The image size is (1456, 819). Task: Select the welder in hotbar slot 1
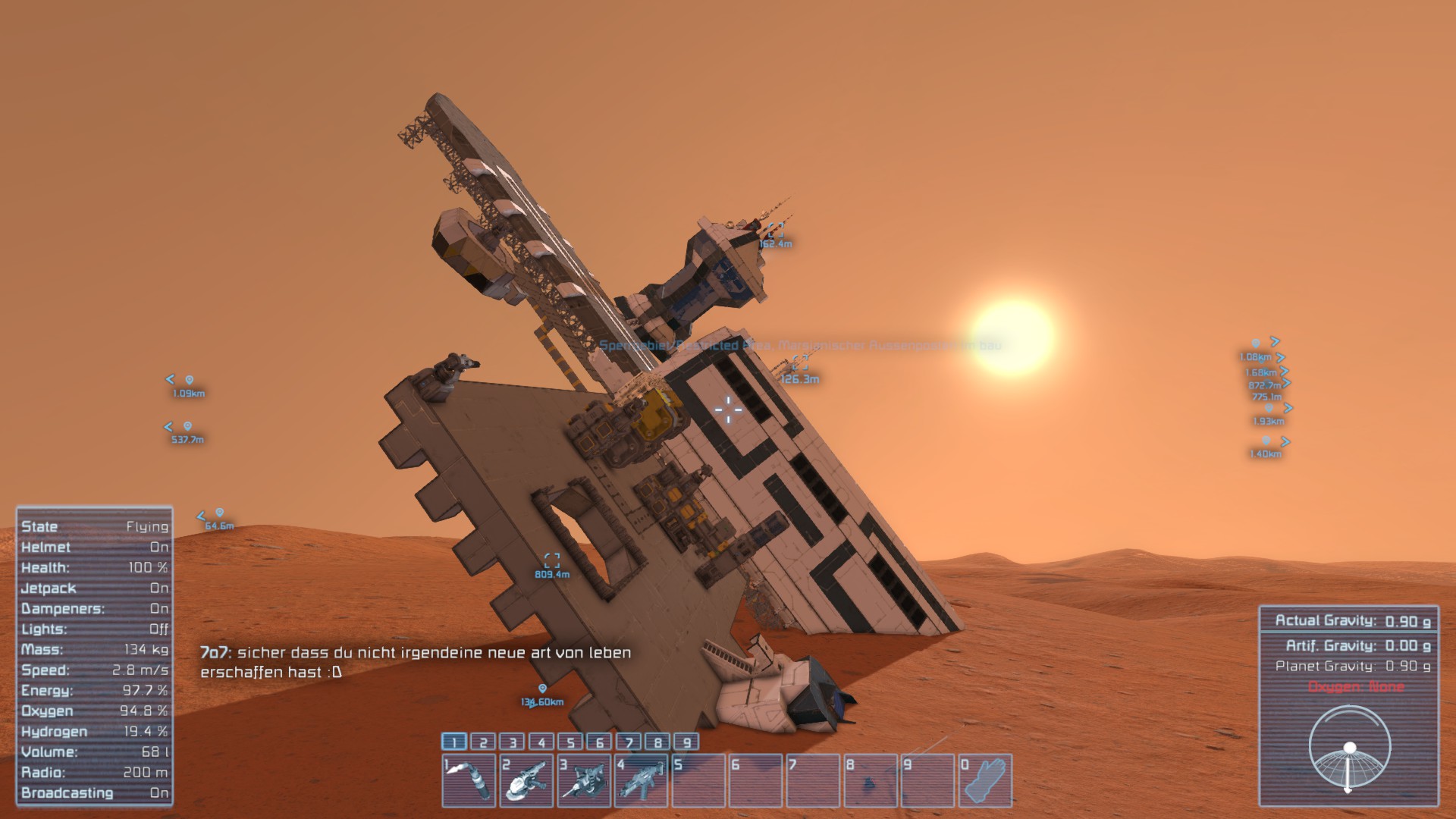[469, 780]
